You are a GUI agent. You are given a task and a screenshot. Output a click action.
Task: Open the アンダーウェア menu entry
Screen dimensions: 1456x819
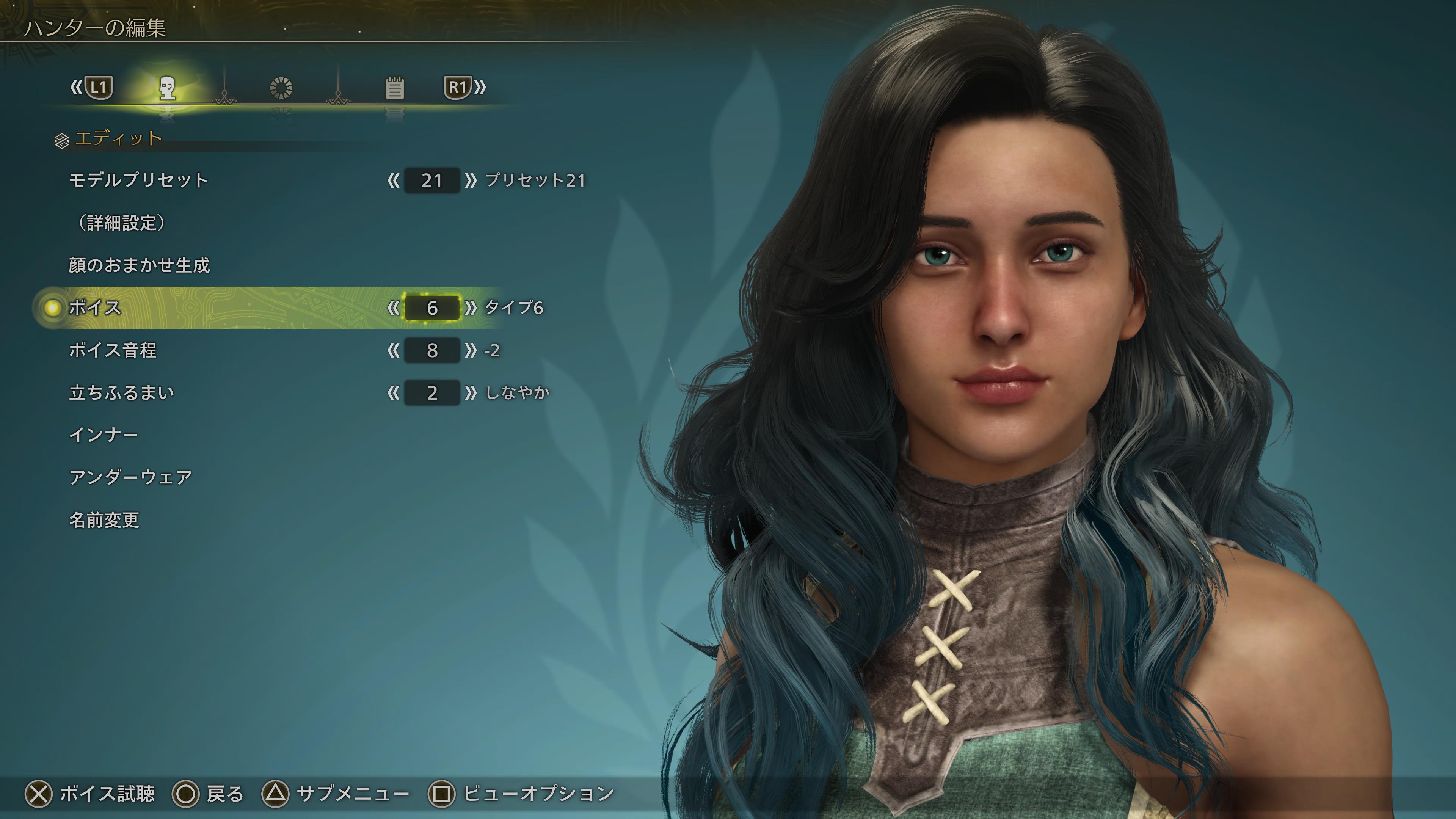130,478
